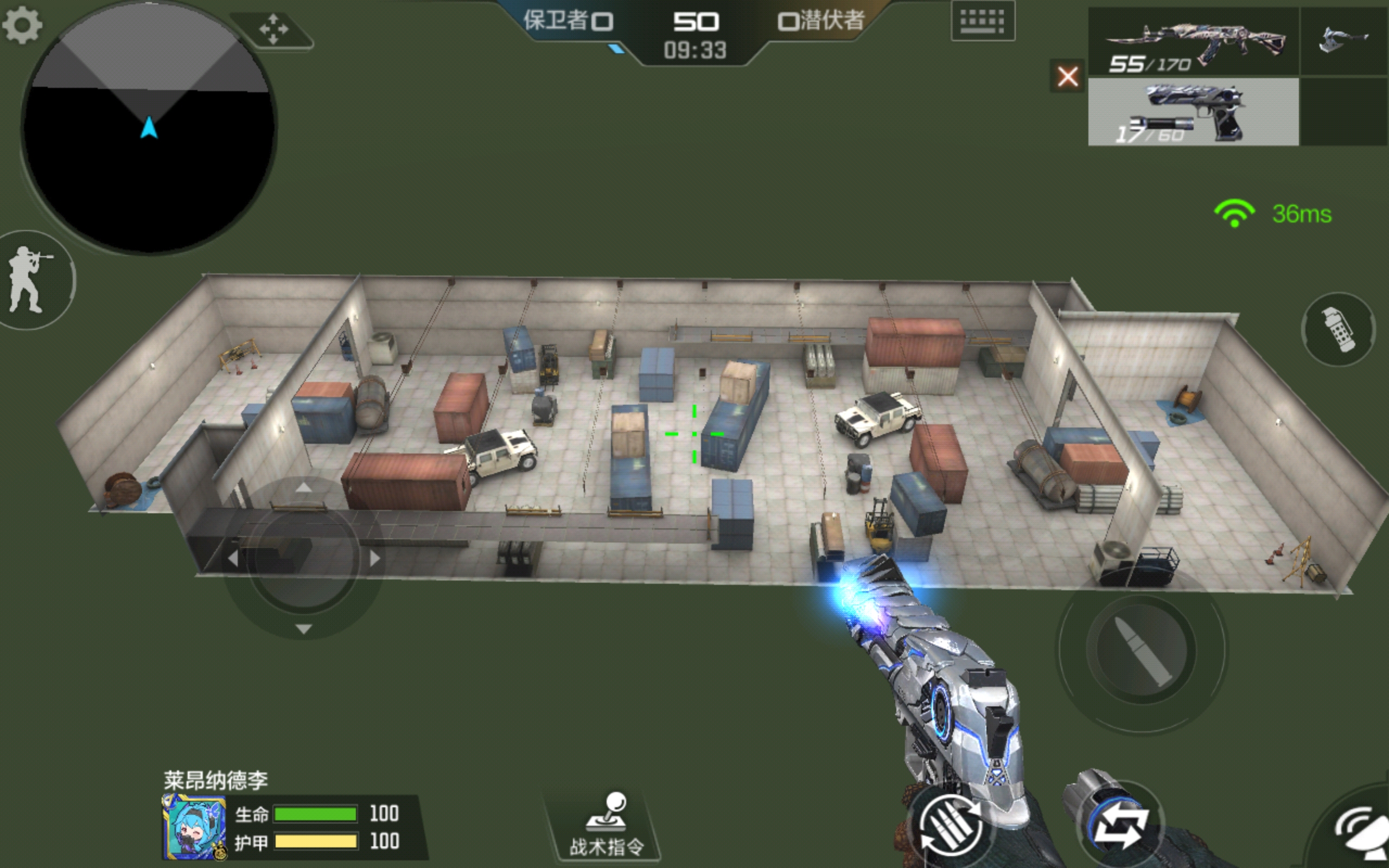Throw a grenade with the grenade button
Screen dimensions: 1389x868
pyautogui.click(x=1338, y=329)
